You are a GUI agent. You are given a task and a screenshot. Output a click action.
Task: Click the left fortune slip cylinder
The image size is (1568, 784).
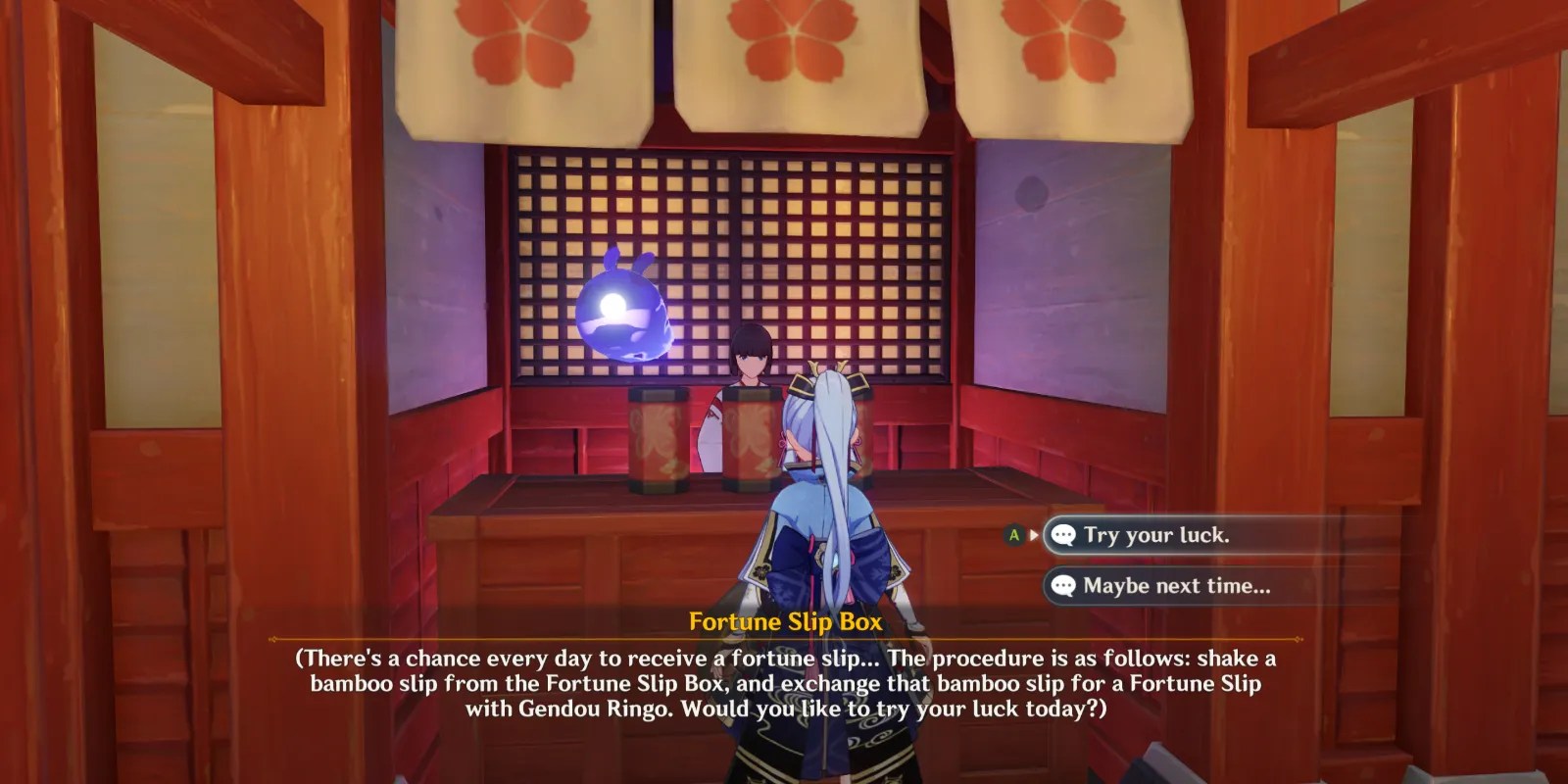(659, 441)
